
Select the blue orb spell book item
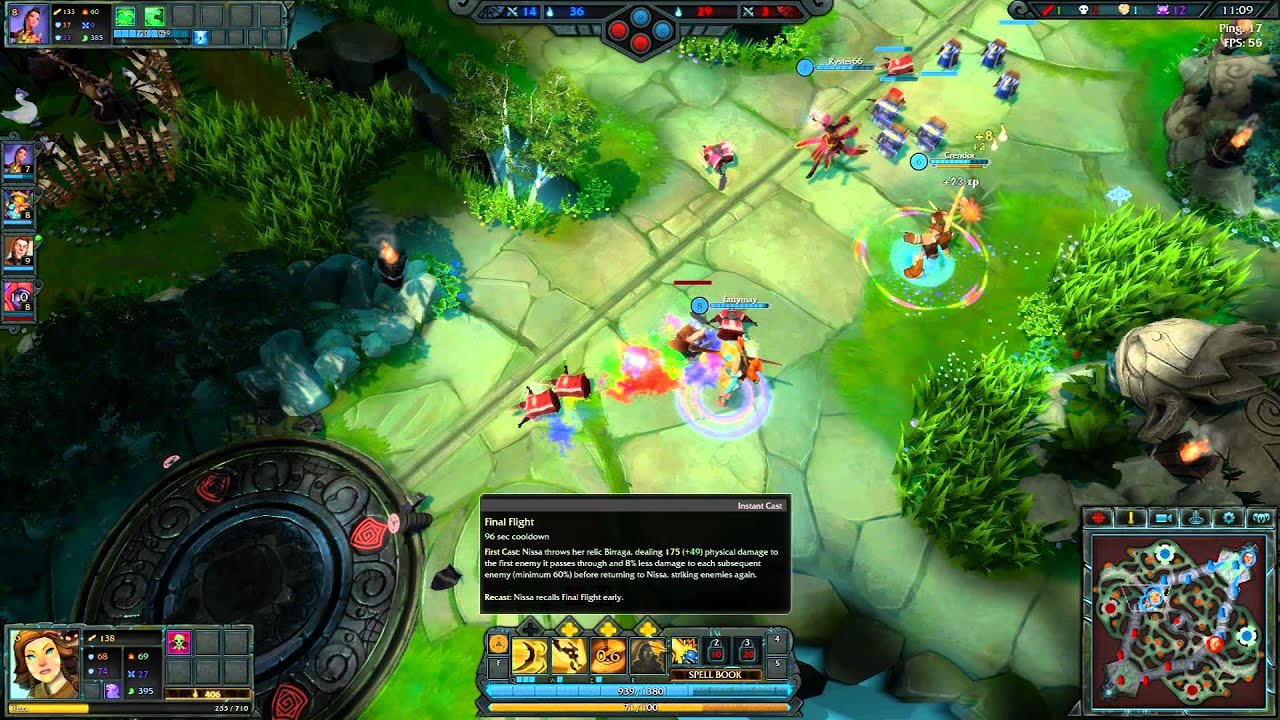[686, 652]
